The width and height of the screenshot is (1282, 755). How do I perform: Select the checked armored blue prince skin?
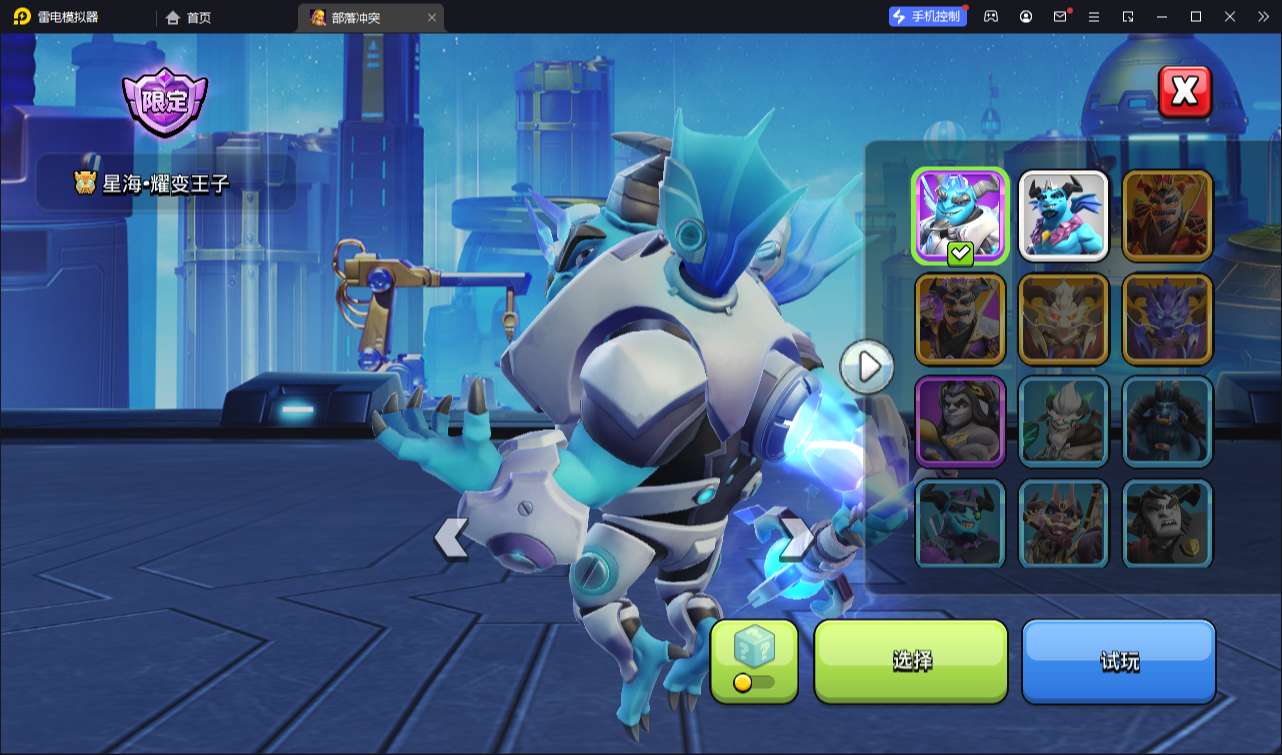[960, 216]
